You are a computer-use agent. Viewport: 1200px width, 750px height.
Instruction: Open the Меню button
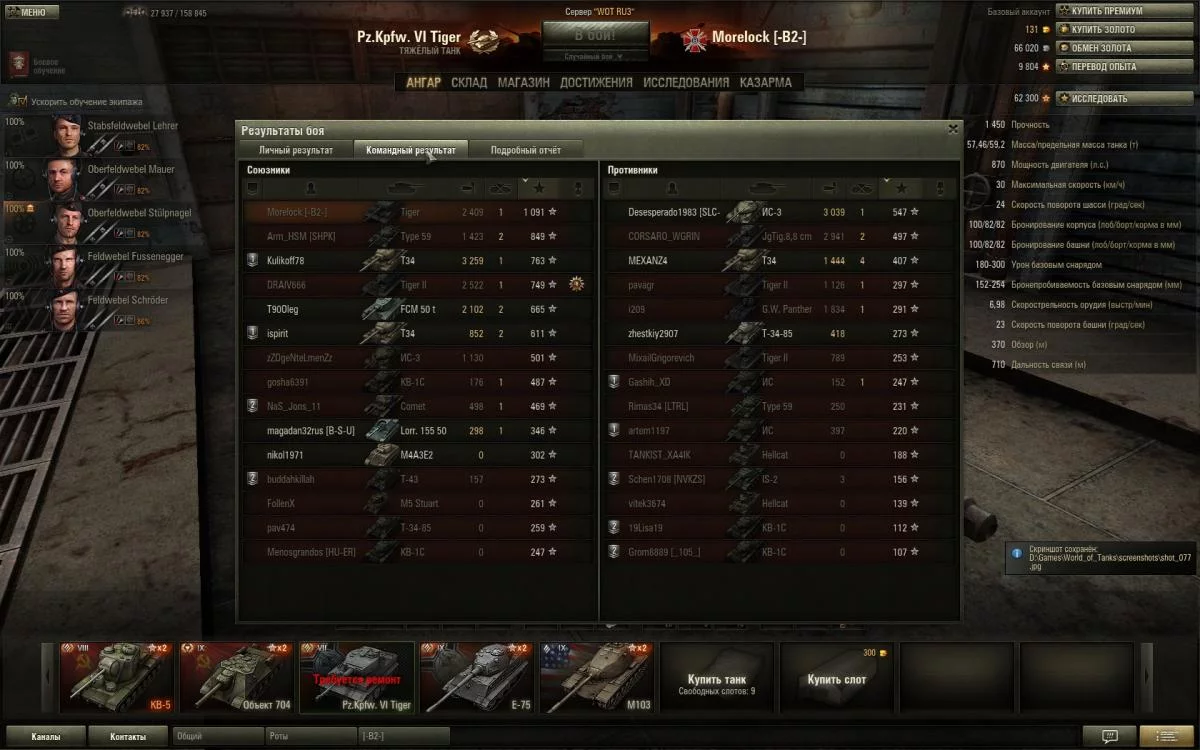(32, 12)
